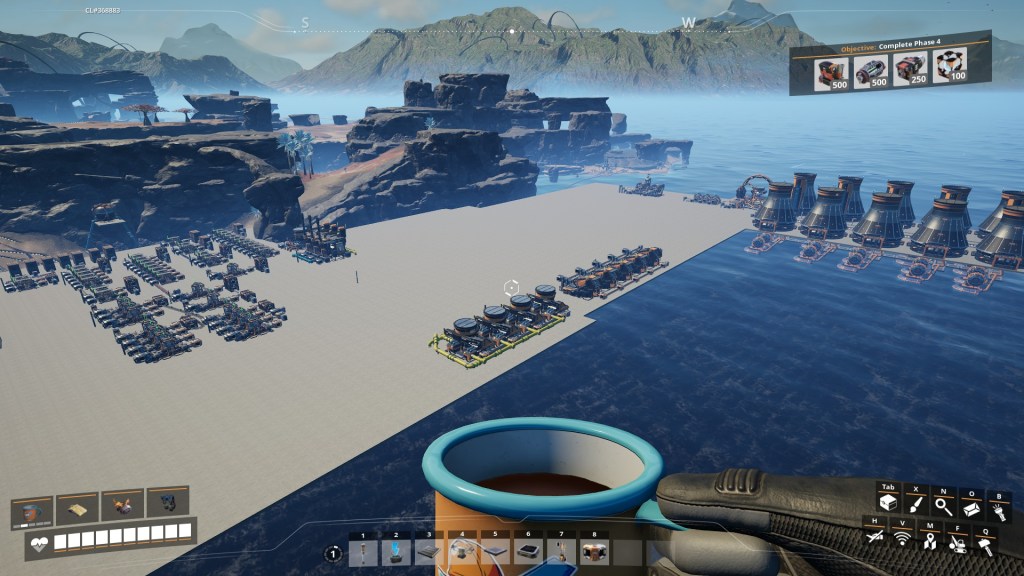Choose the power pole in hotbar slot 1
This screenshot has width=1024, height=576.
coord(363,552)
